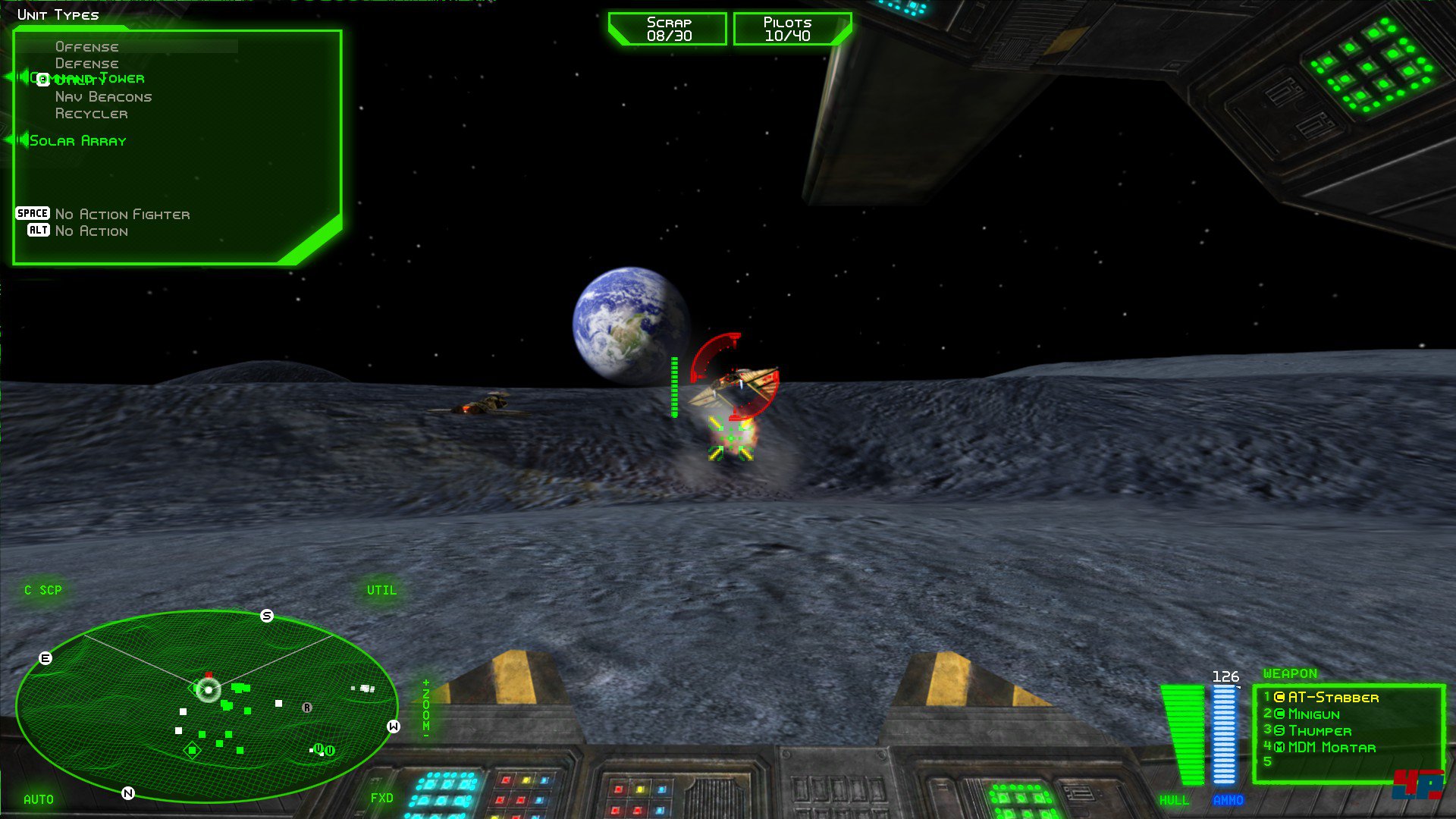This screenshot has height=819, width=1456.
Task: Click the radar ZOOM control
Action: pyautogui.click(x=425, y=706)
